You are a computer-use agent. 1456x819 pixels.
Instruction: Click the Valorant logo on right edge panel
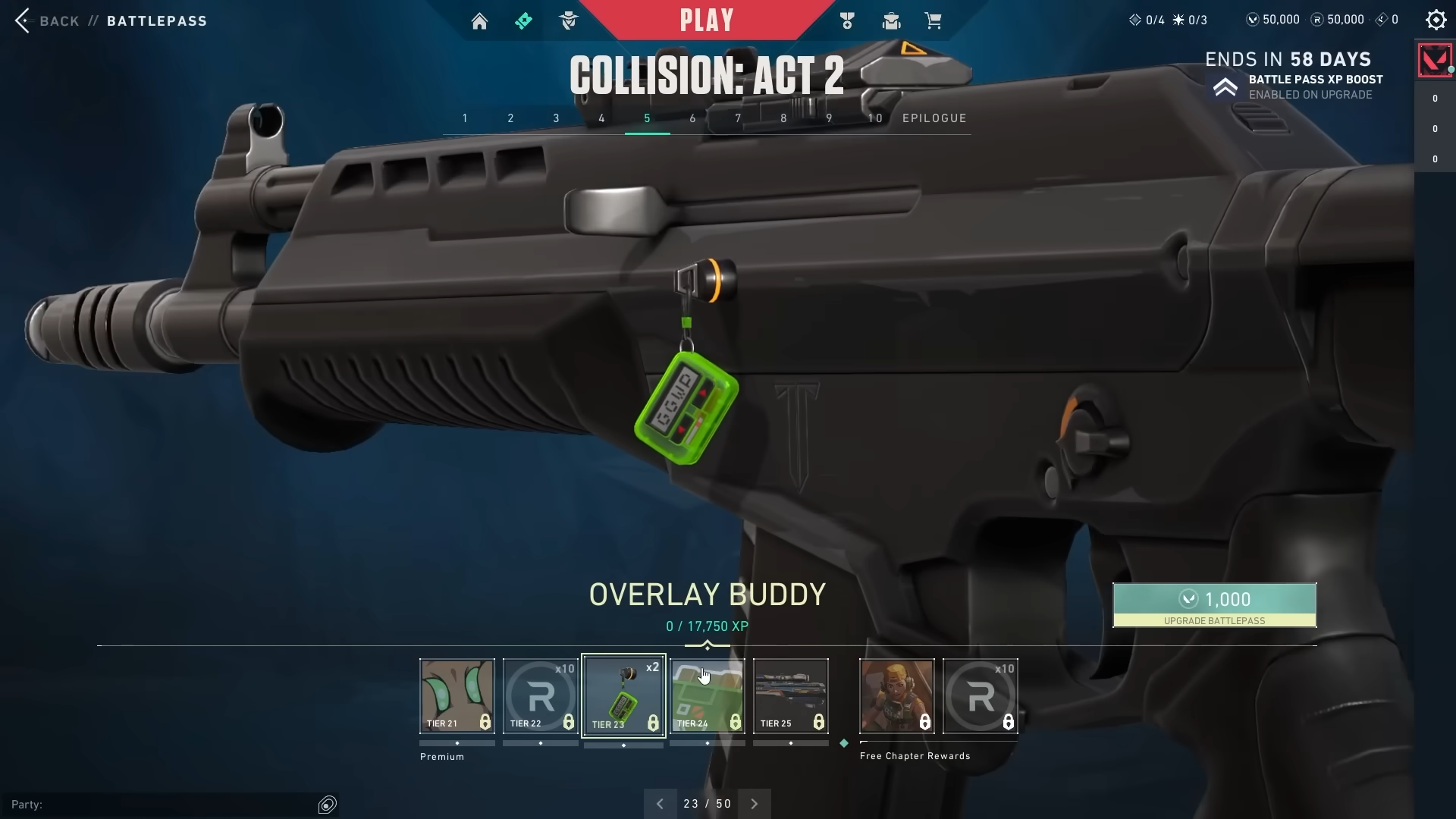click(1434, 60)
